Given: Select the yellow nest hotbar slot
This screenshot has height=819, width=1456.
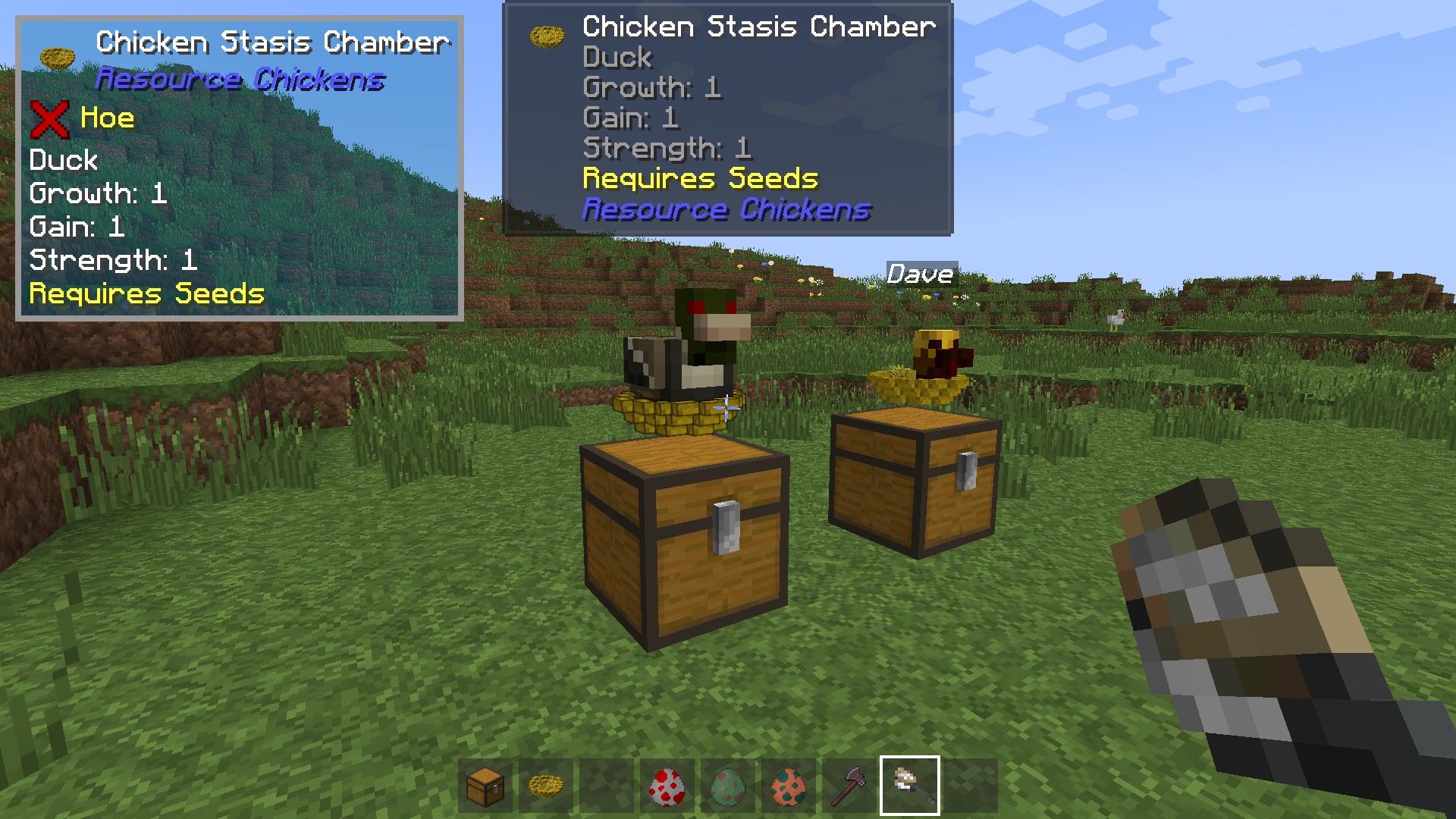Looking at the screenshot, I should [x=546, y=786].
